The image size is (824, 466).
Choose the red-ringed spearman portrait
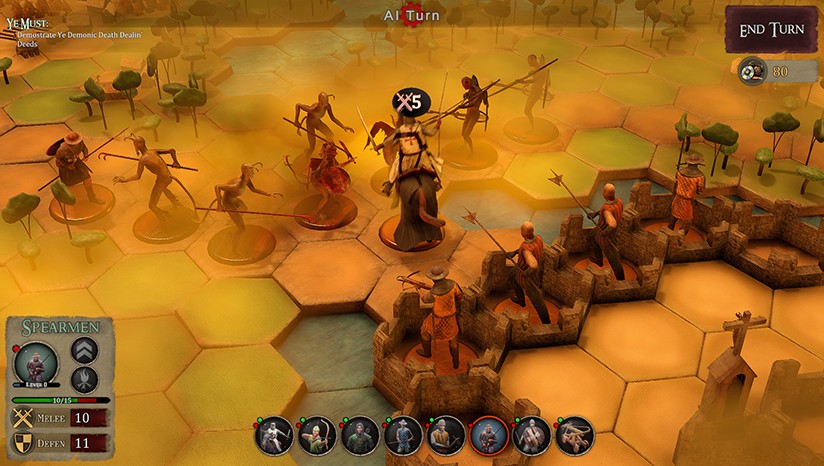(x=489, y=436)
